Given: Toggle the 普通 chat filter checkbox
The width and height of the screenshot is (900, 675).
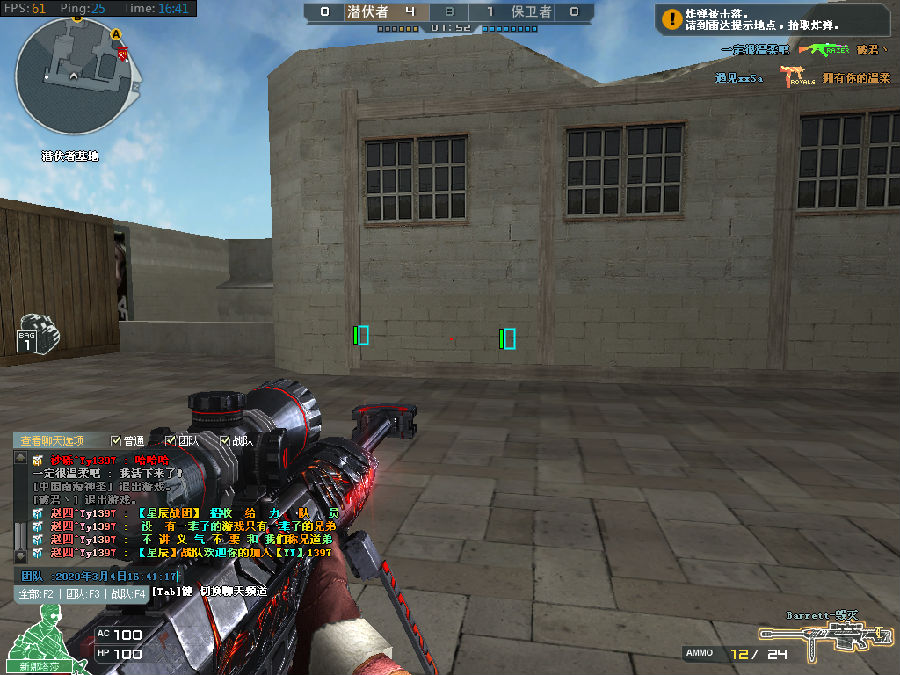Looking at the screenshot, I should 117,441.
